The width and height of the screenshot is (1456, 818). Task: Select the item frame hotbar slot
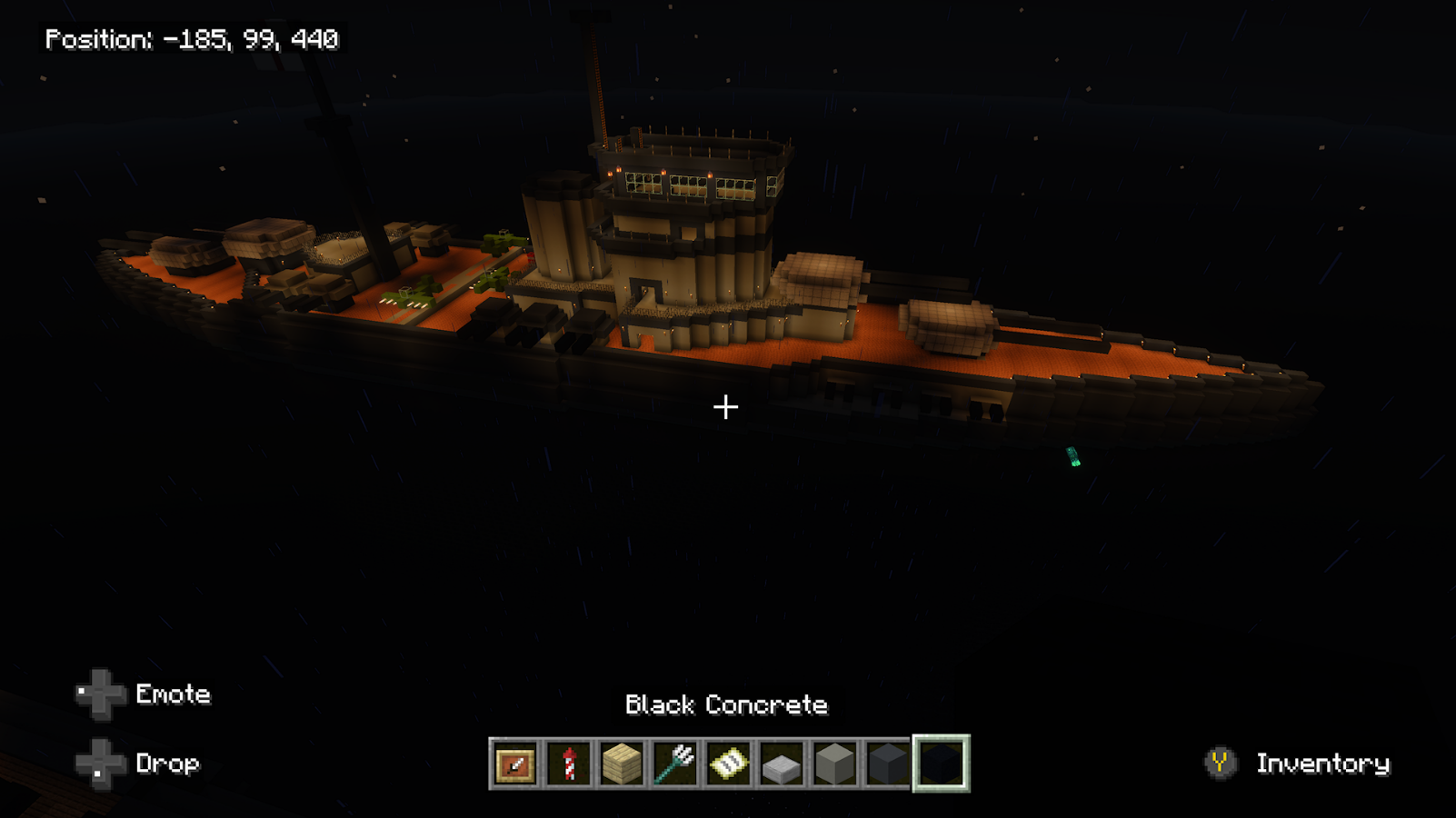[515, 763]
